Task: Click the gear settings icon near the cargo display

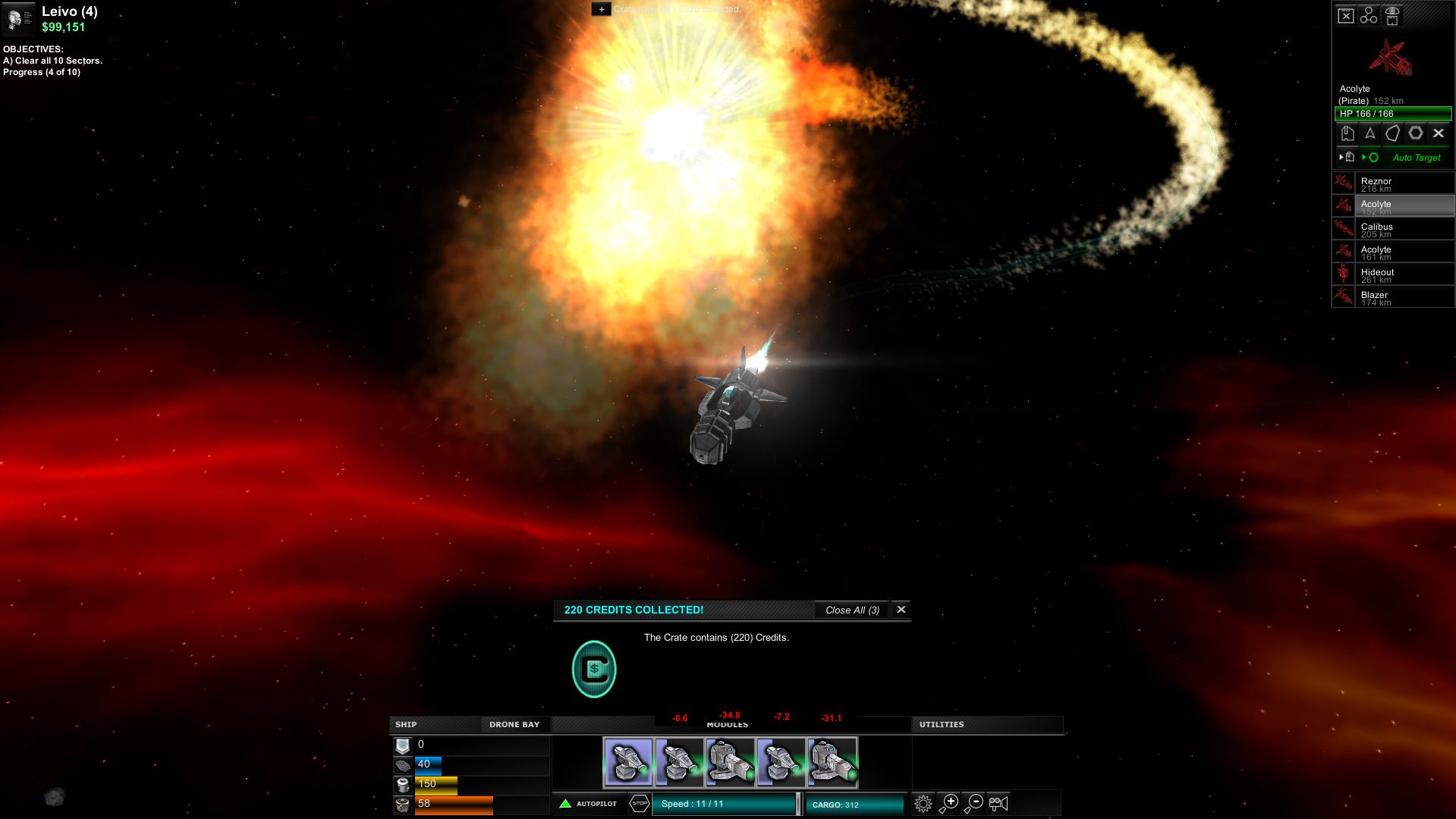Action: tap(923, 802)
